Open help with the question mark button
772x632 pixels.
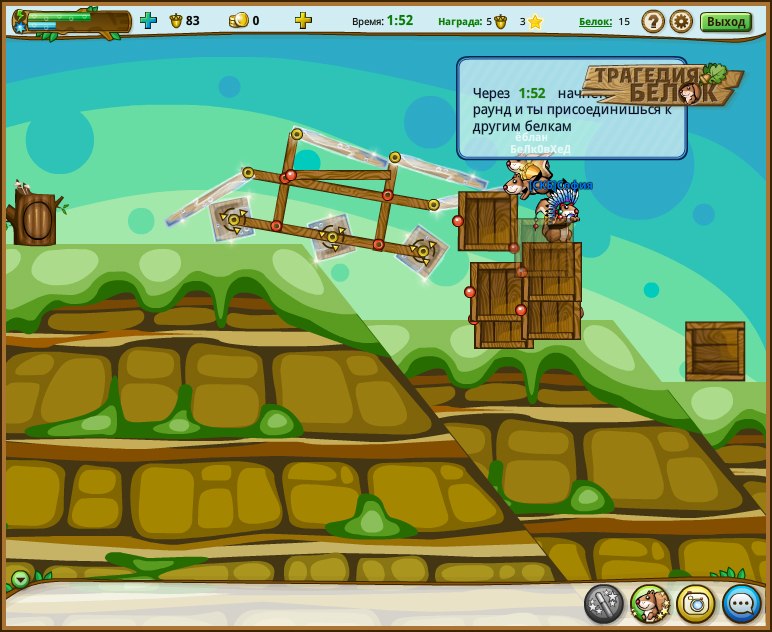click(x=653, y=21)
